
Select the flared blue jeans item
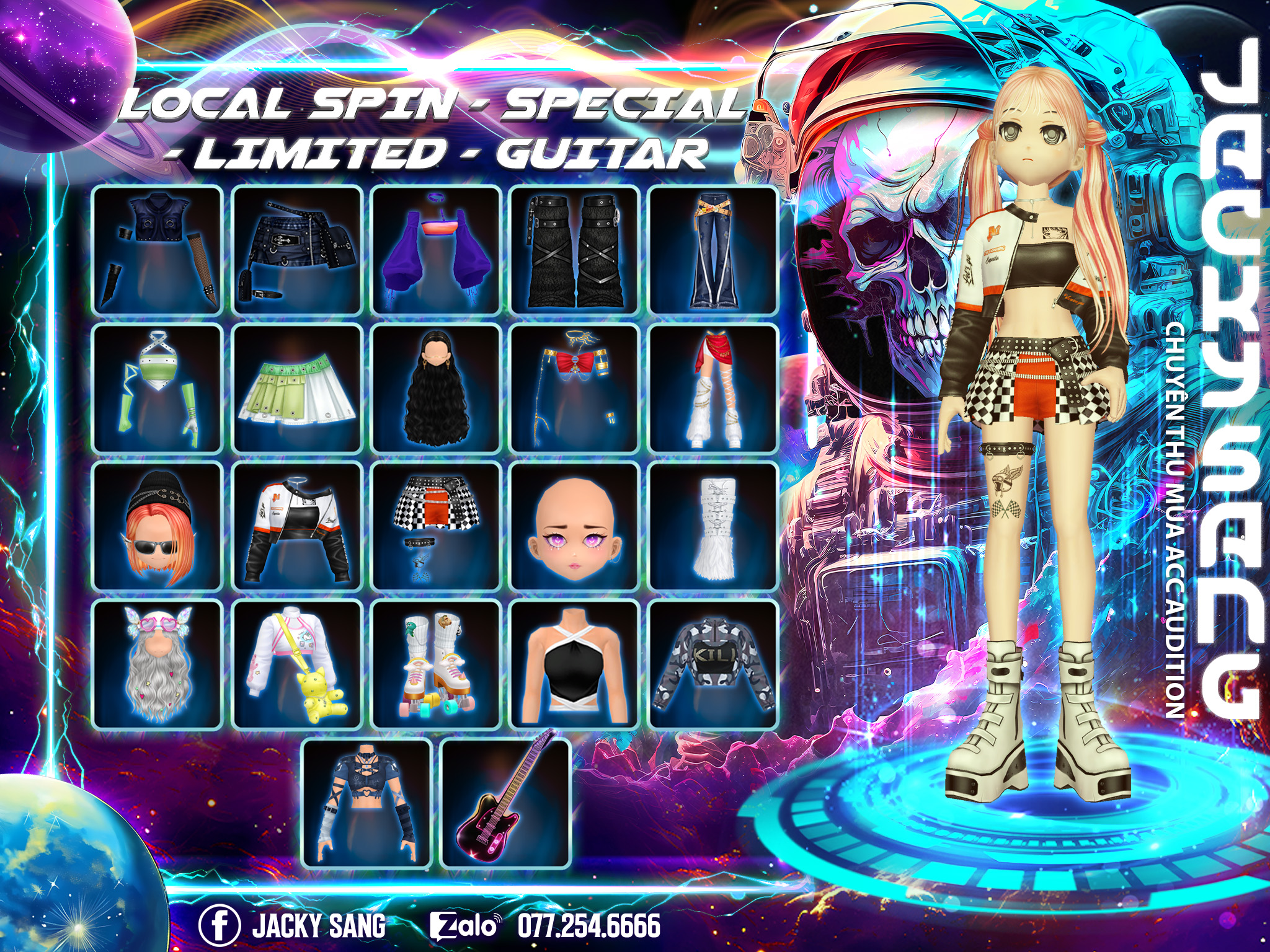click(x=713, y=250)
